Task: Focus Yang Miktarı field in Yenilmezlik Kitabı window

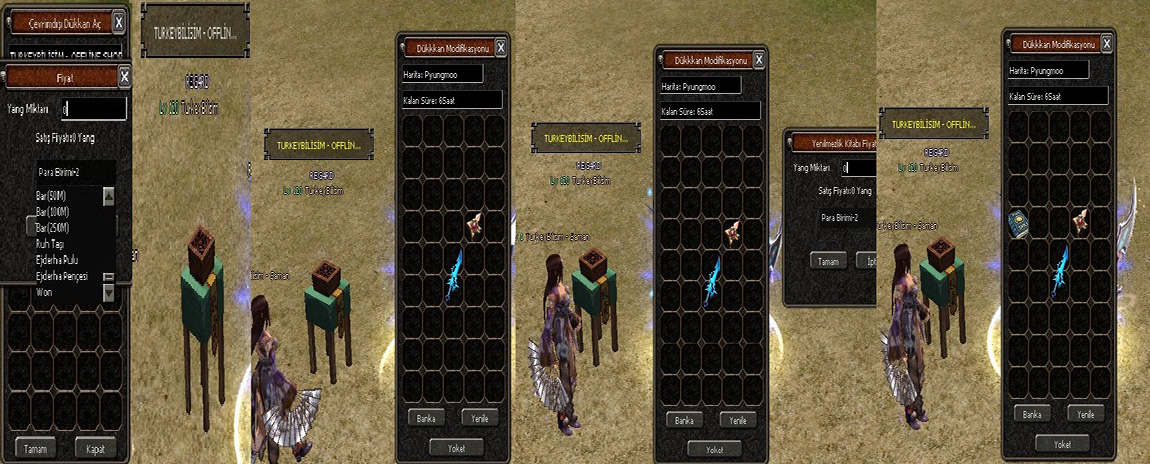Action: pos(858,168)
